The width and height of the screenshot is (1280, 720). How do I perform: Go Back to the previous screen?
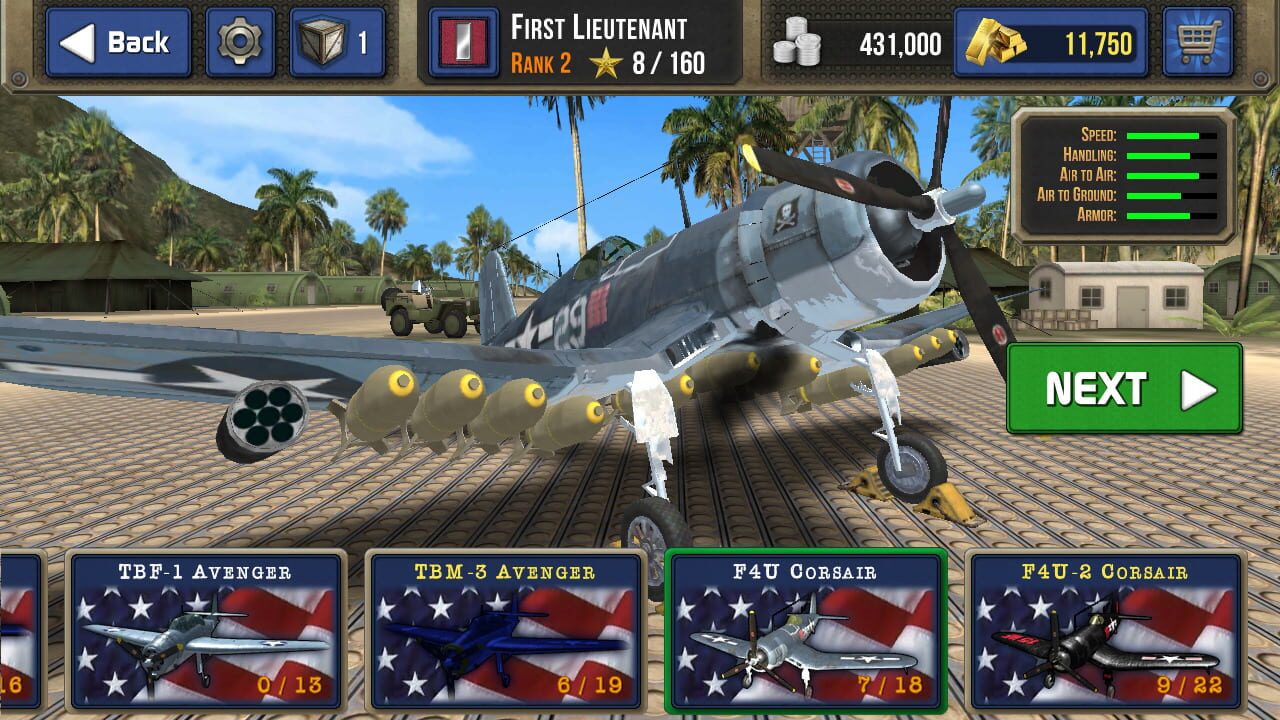(117, 42)
